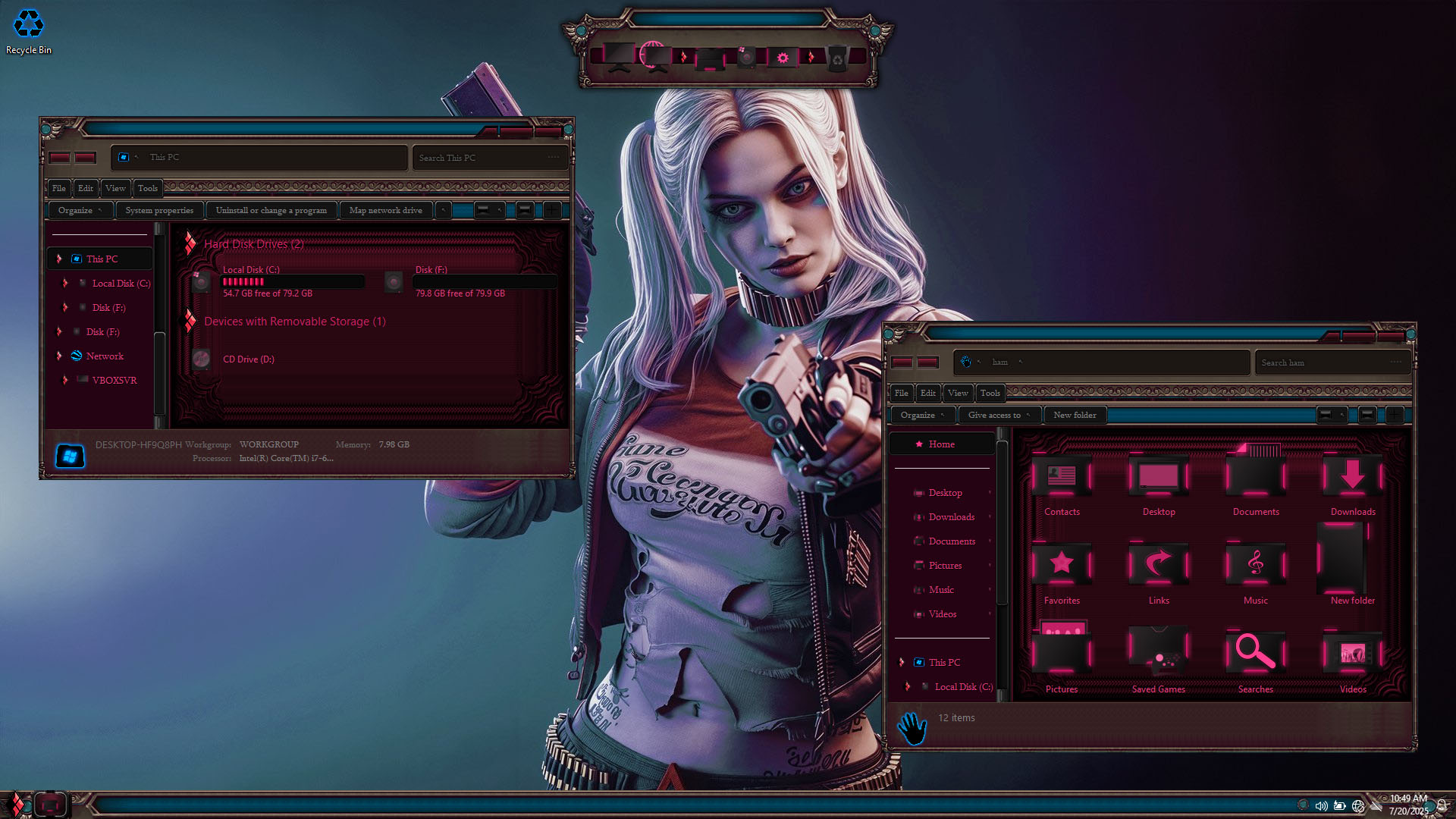
Task: Select VBOXSVR in the navigation tree
Action: pyautogui.click(x=114, y=380)
